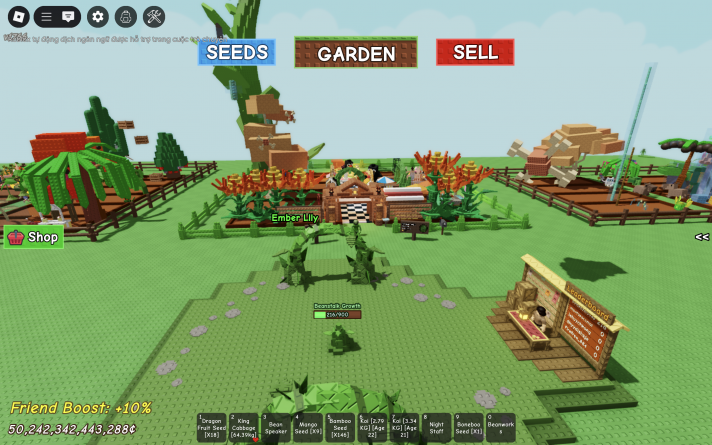Equip the Bamboo Seed X146 slot

click(x=340, y=427)
